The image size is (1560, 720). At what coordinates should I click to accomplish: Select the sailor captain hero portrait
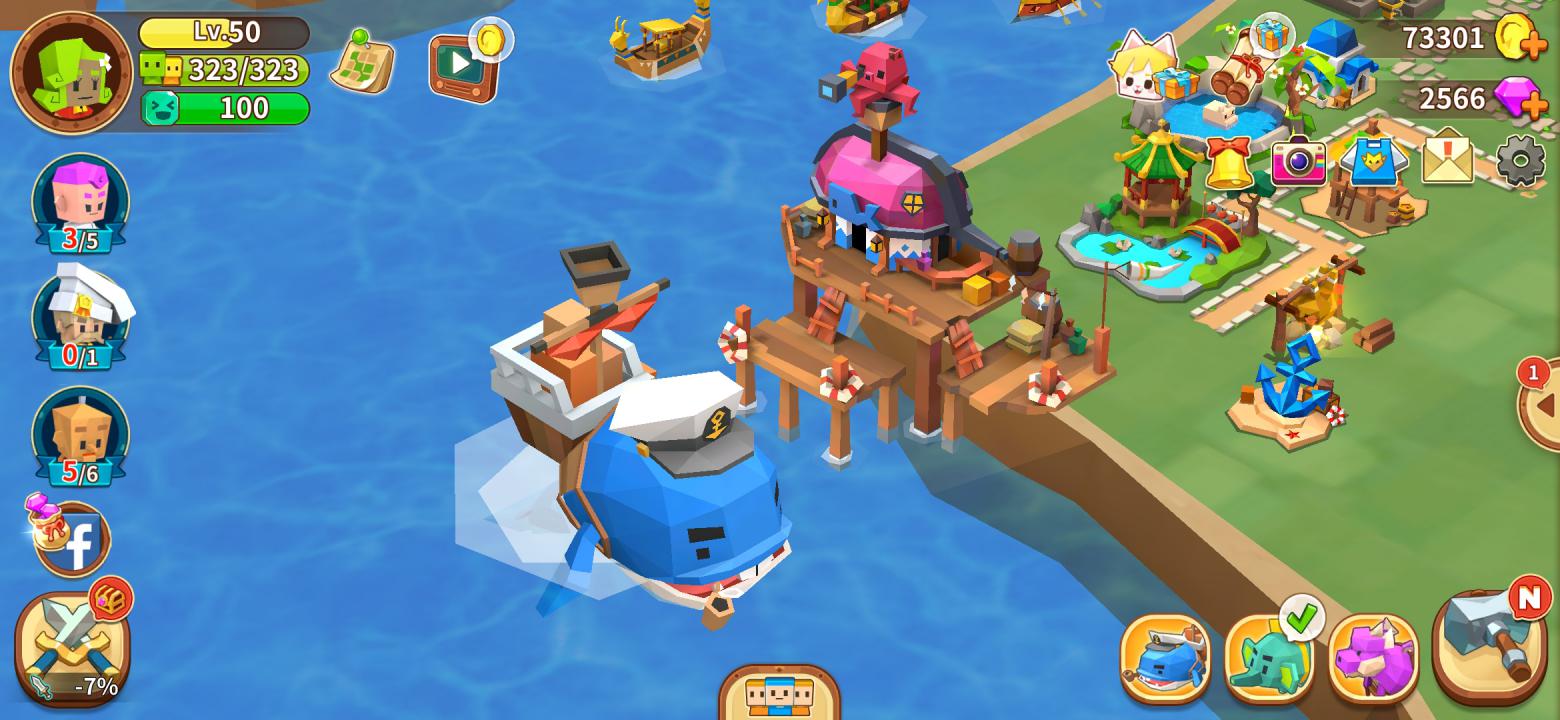[81, 319]
